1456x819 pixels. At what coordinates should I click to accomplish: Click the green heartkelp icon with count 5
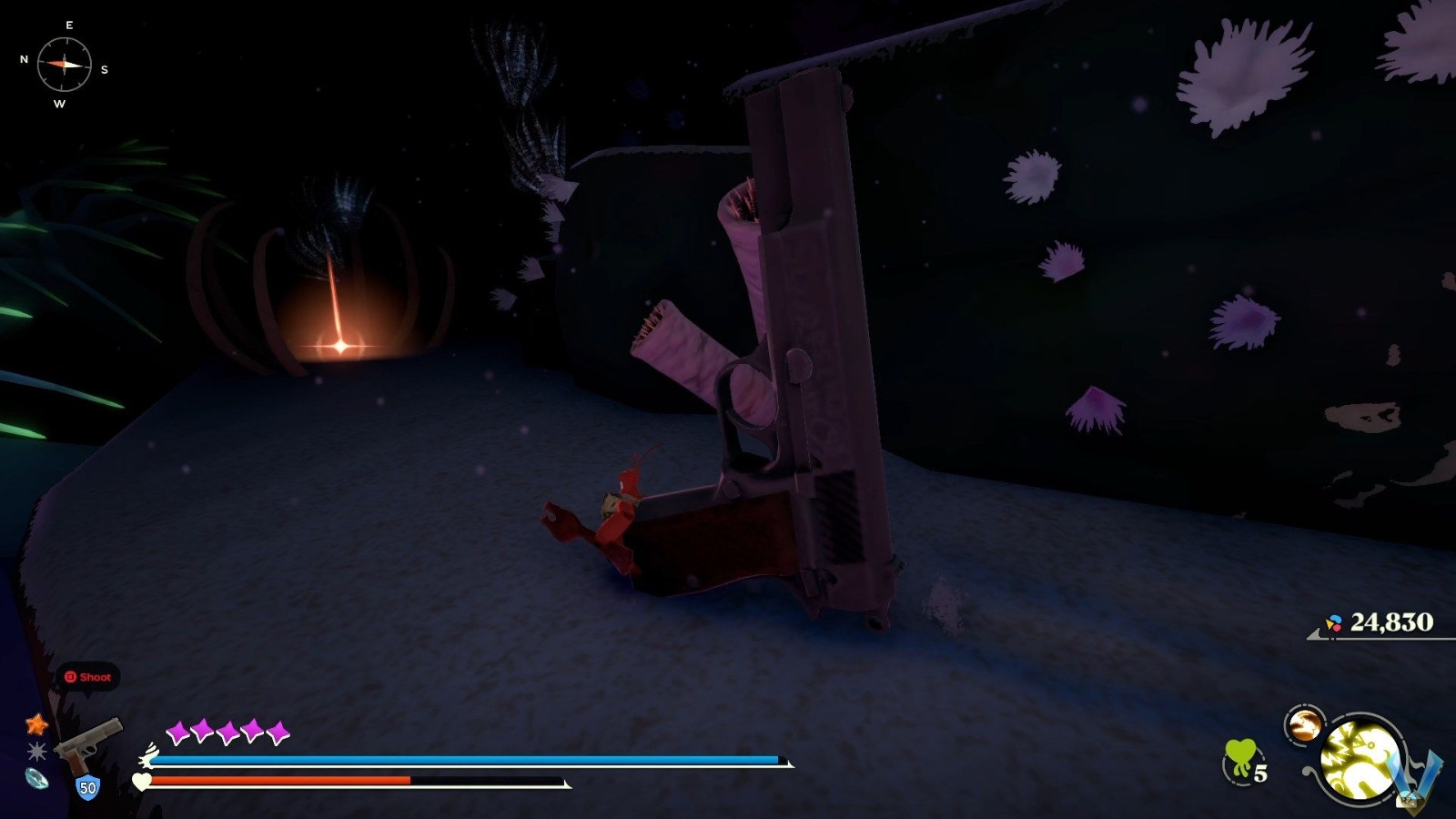[x=1239, y=756]
